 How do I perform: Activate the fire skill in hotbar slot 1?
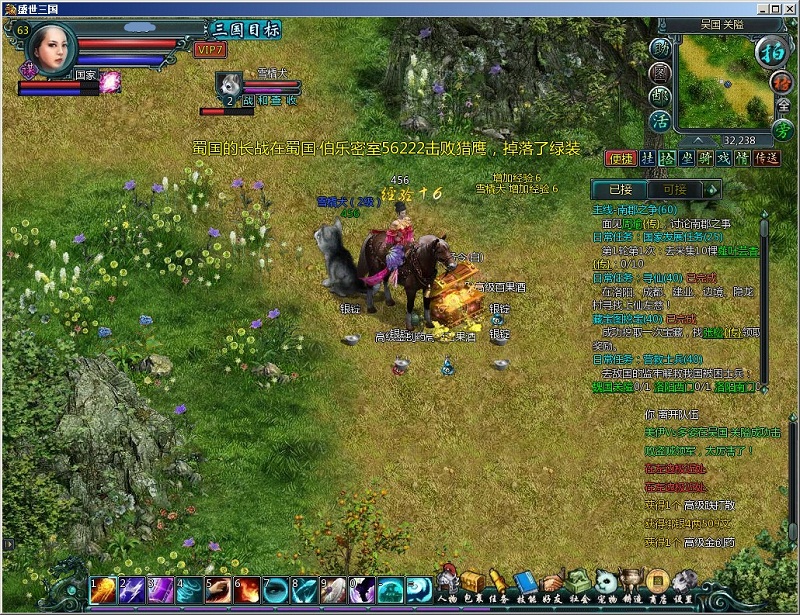click(x=102, y=590)
